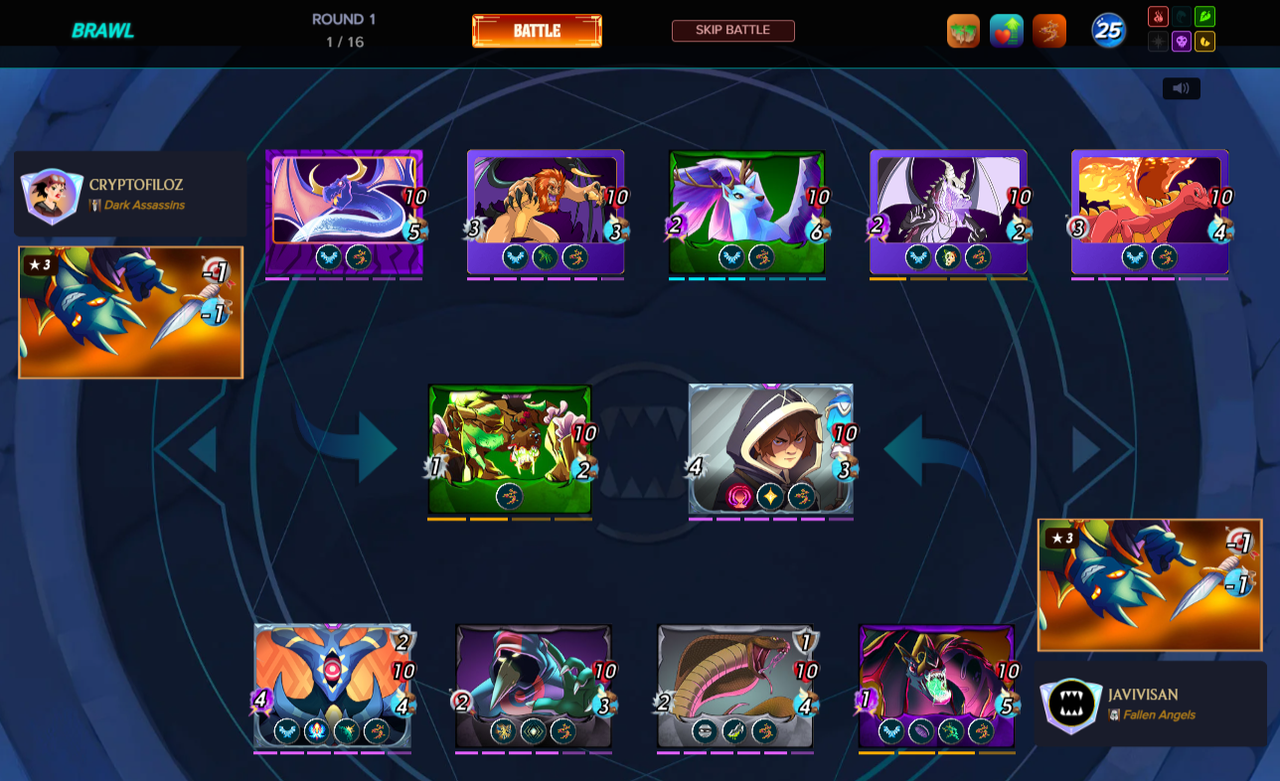
Task: Click the floating-islands Earthquake ruleset icon
Action: click(x=963, y=30)
